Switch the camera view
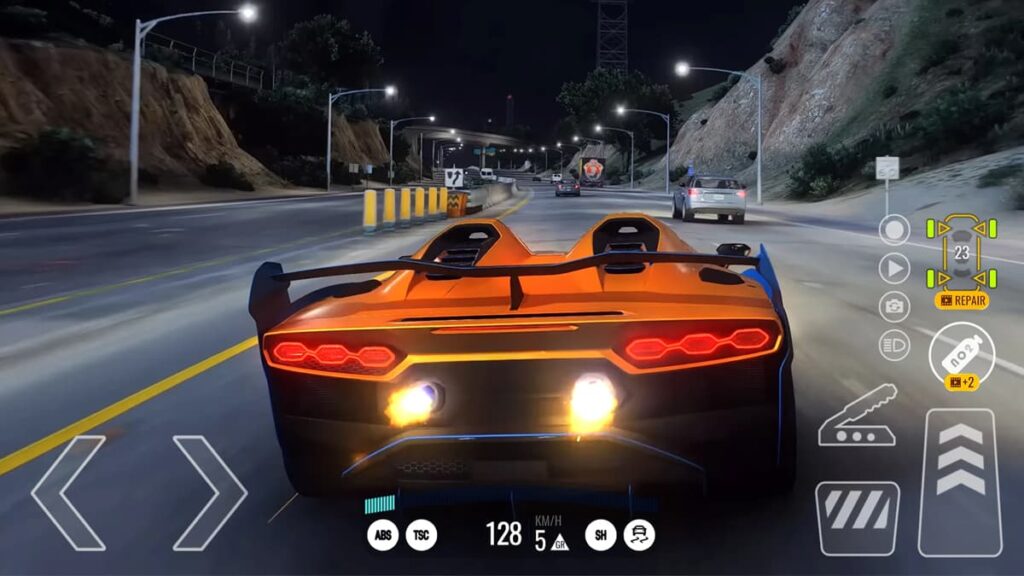Image resolution: width=1024 pixels, height=576 pixels. (894, 306)
